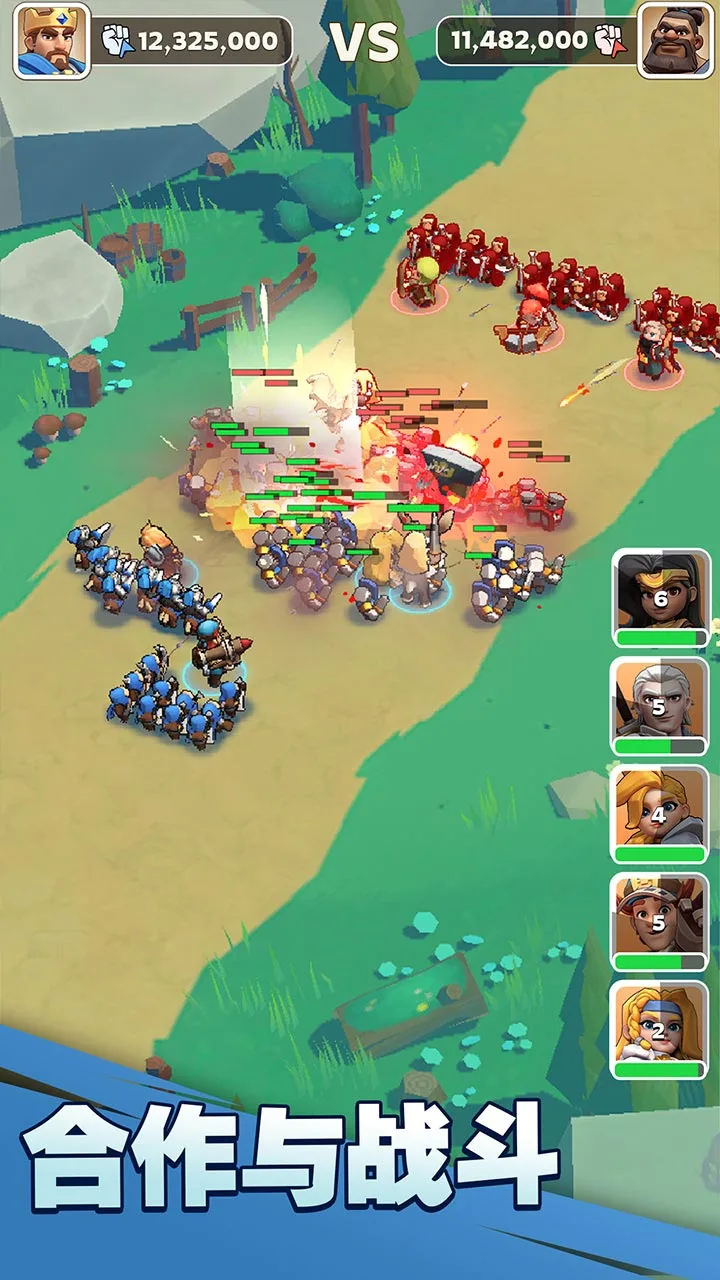Viewport: 720px width, 1280px height.
Task: Select the blonde braided hero with blue headband
Action: tap(660, 1029)
